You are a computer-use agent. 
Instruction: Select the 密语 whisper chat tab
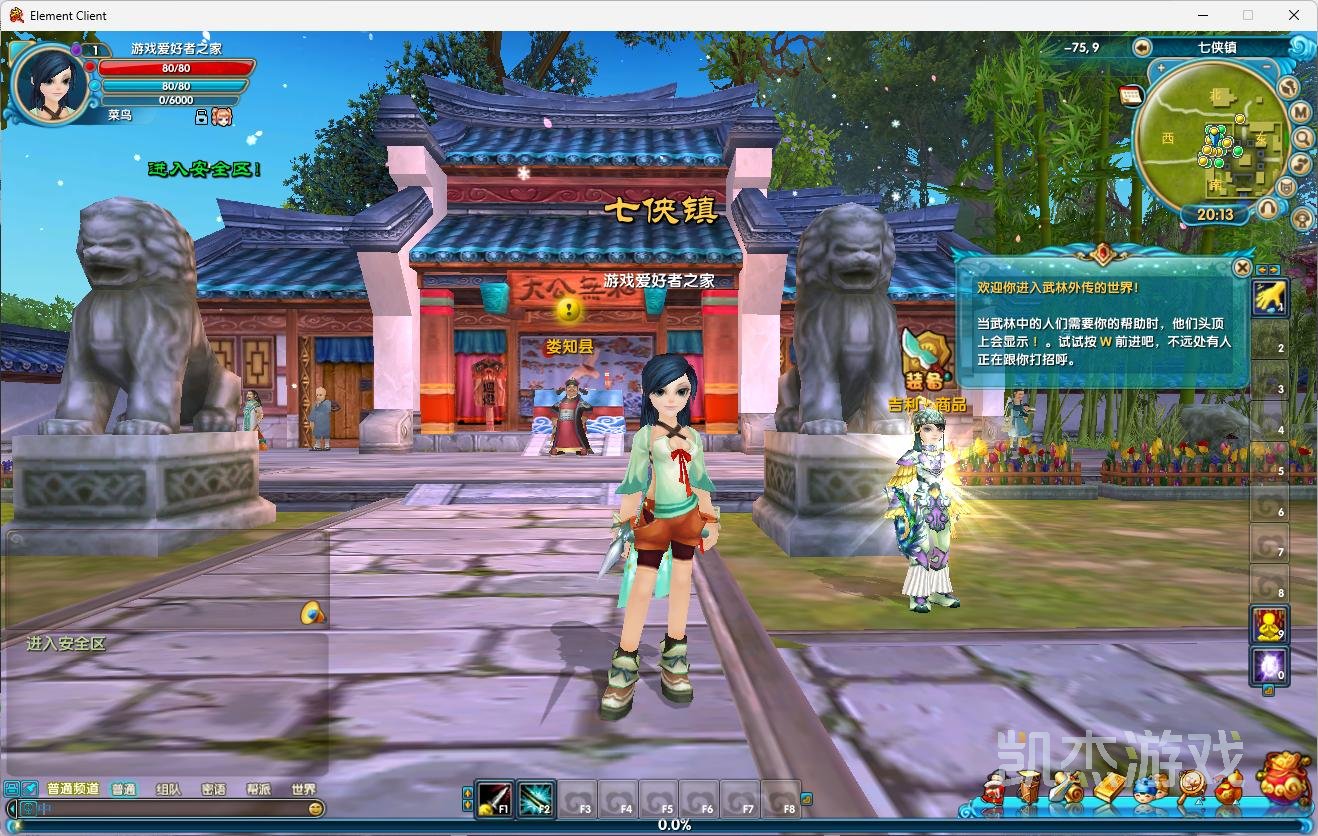pos(213,789)
